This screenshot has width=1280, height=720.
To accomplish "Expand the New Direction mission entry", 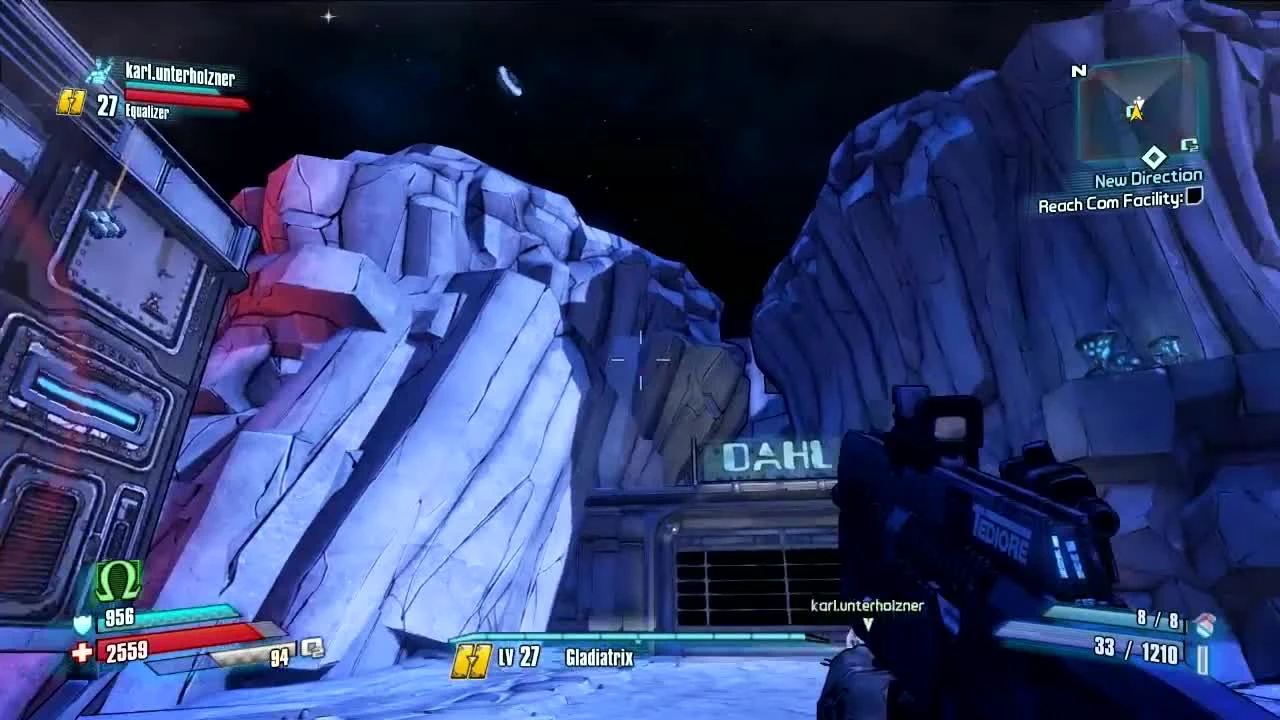I will click(1149, 177).
